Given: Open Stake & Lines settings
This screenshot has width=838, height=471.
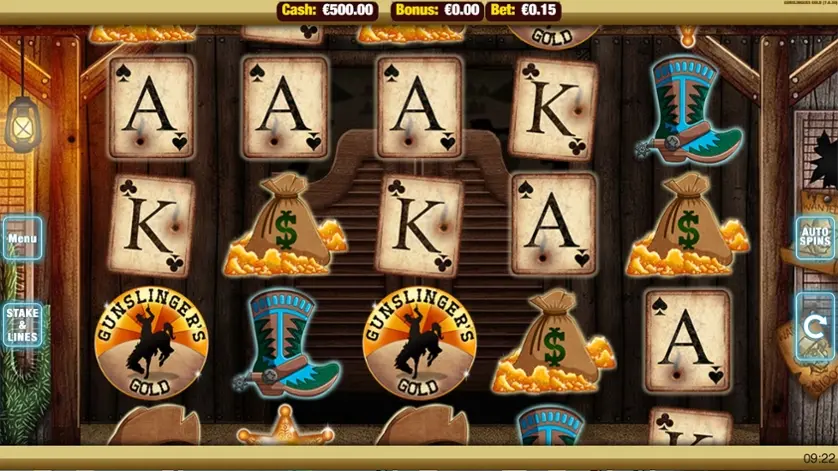Looking at the screenshot, I should pyautogui.click(x=22, y=326).
